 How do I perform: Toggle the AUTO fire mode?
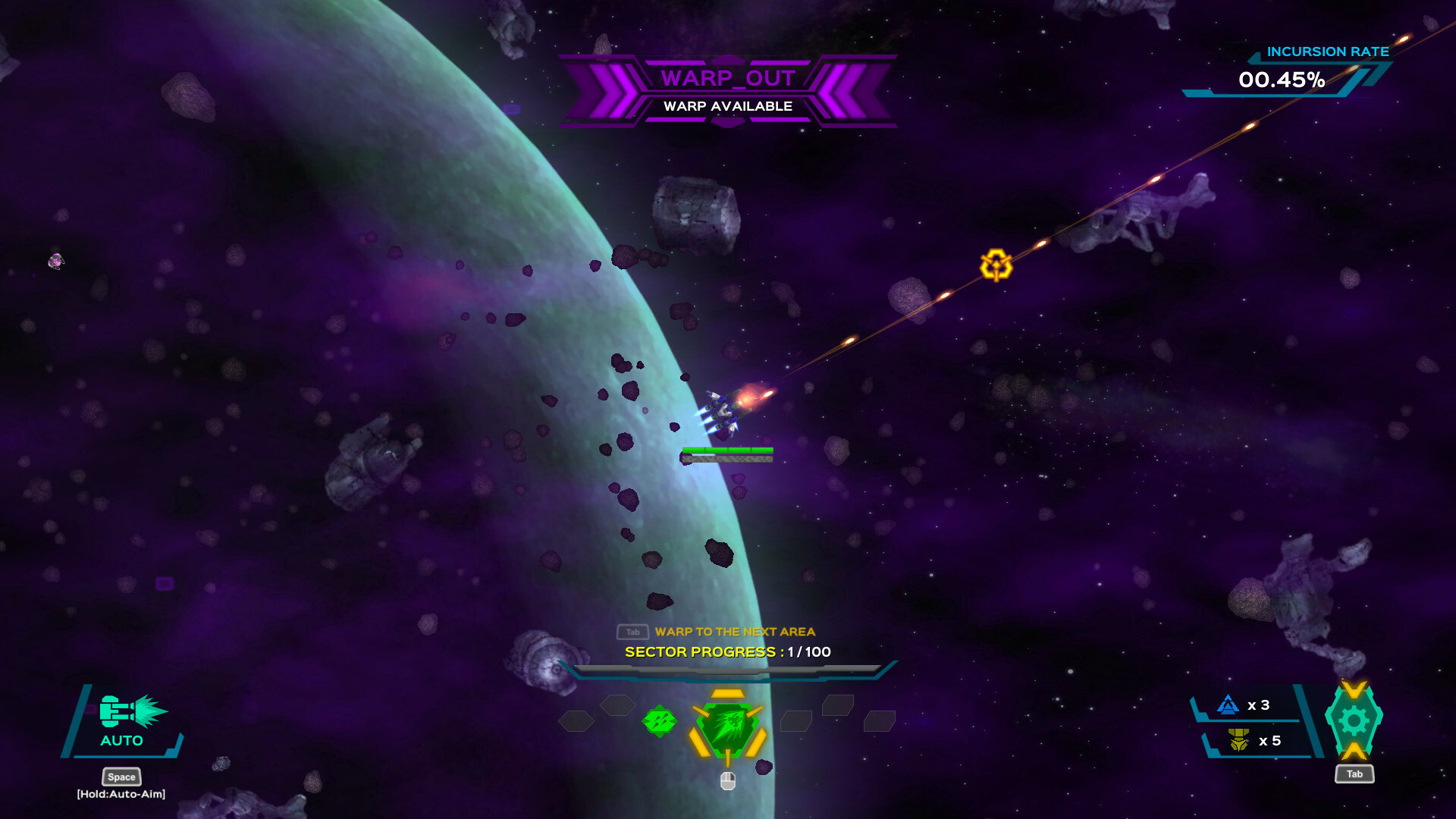pos(120,741)
